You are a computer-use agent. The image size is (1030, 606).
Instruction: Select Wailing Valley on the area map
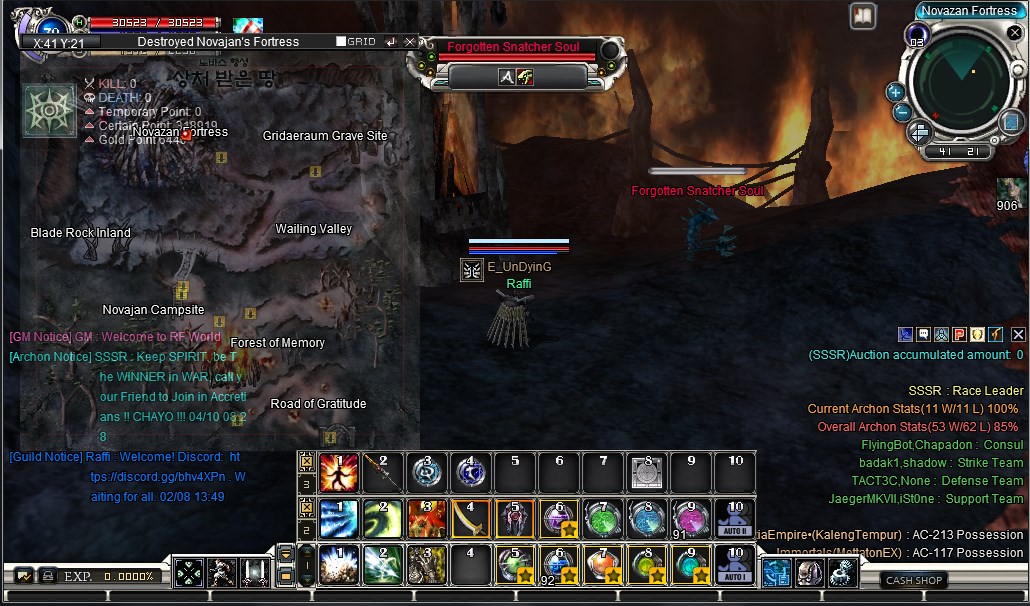[314, 229]
